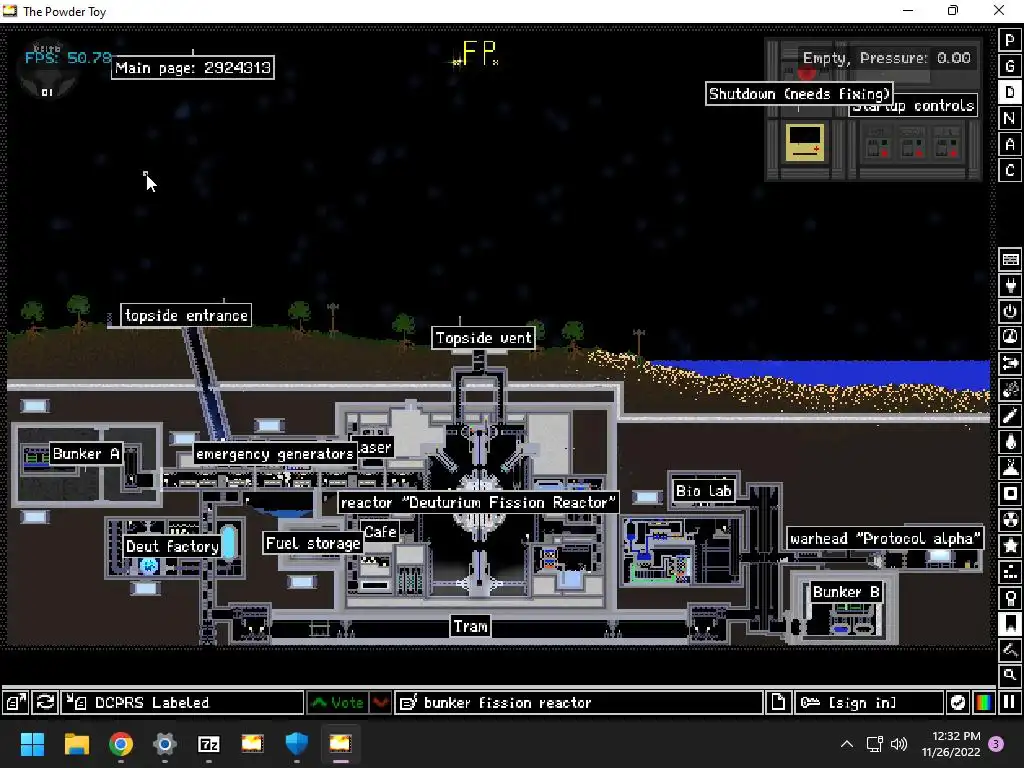1024x768 pixels.
Task: Click the DCPRS Labeled save name
Action: pyautogui.click(x=182, y=703)
